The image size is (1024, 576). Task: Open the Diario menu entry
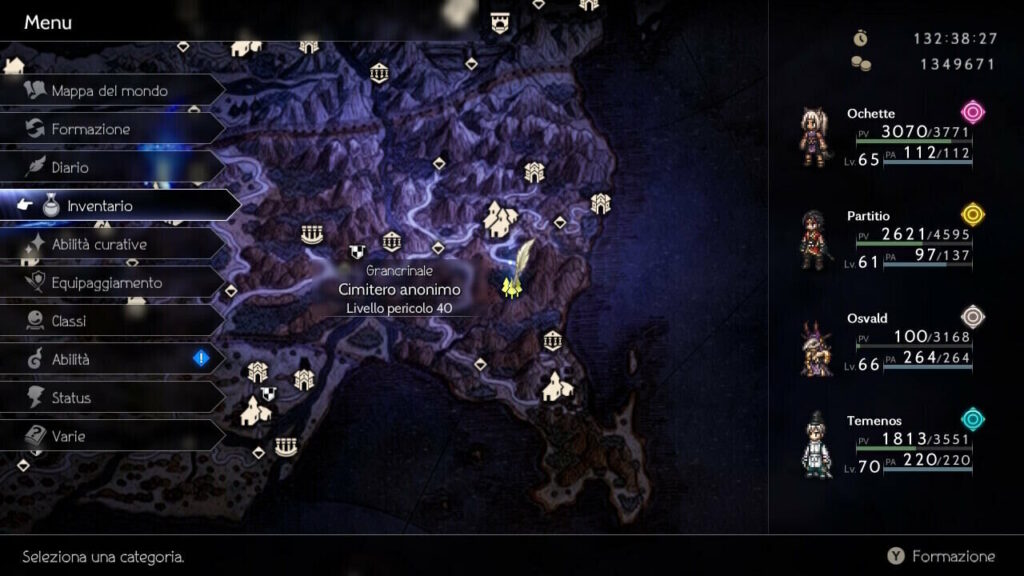(x=70, y=167)
